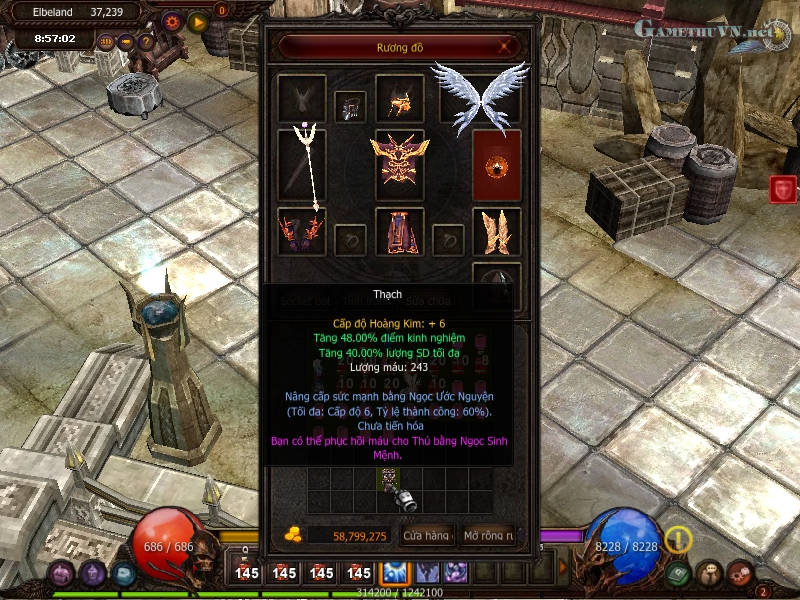
Task: Open the green book menu icon
Action: tap(677, 573)
